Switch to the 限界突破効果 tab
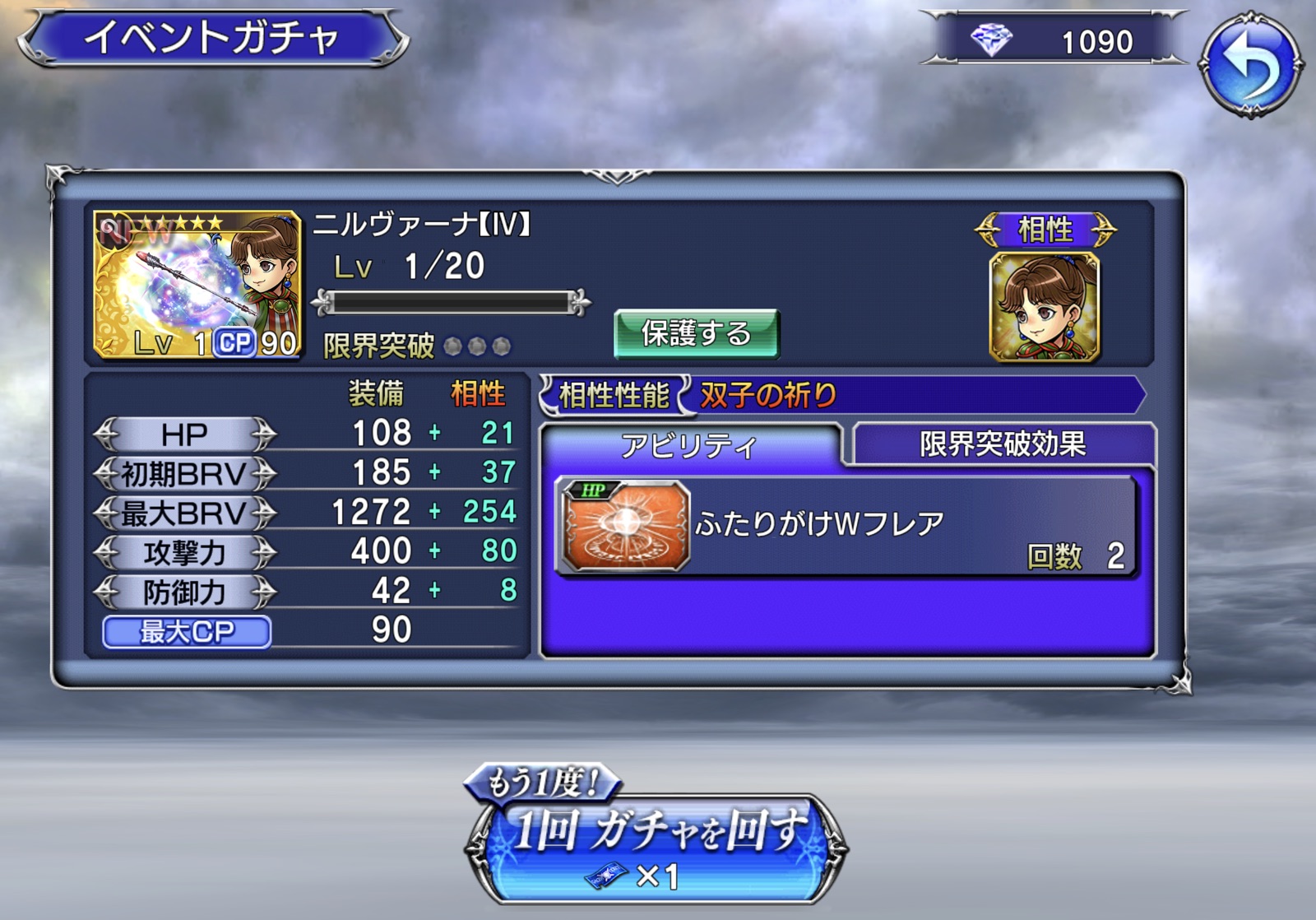Viewport: 1316px width, 920px height. 1003,444
